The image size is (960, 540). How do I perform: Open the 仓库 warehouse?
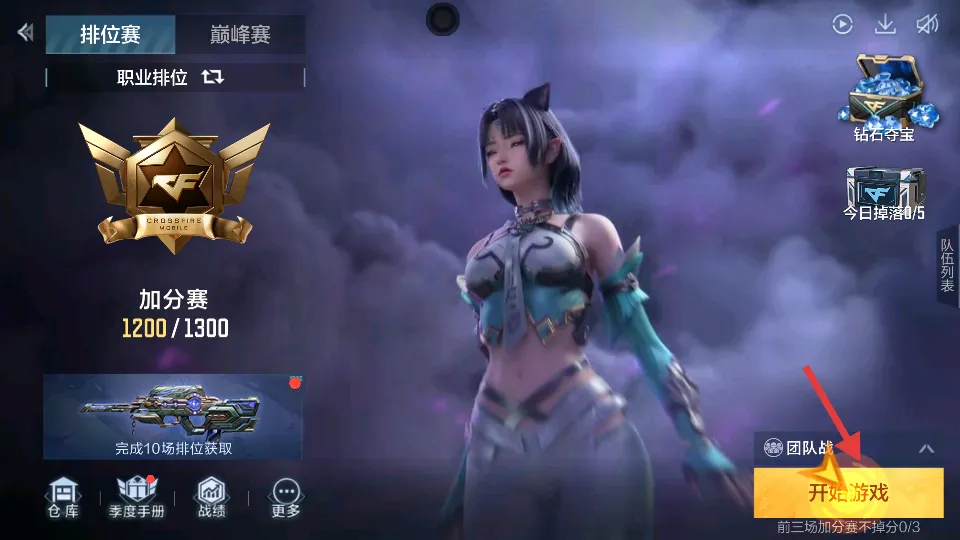point(65,497)
